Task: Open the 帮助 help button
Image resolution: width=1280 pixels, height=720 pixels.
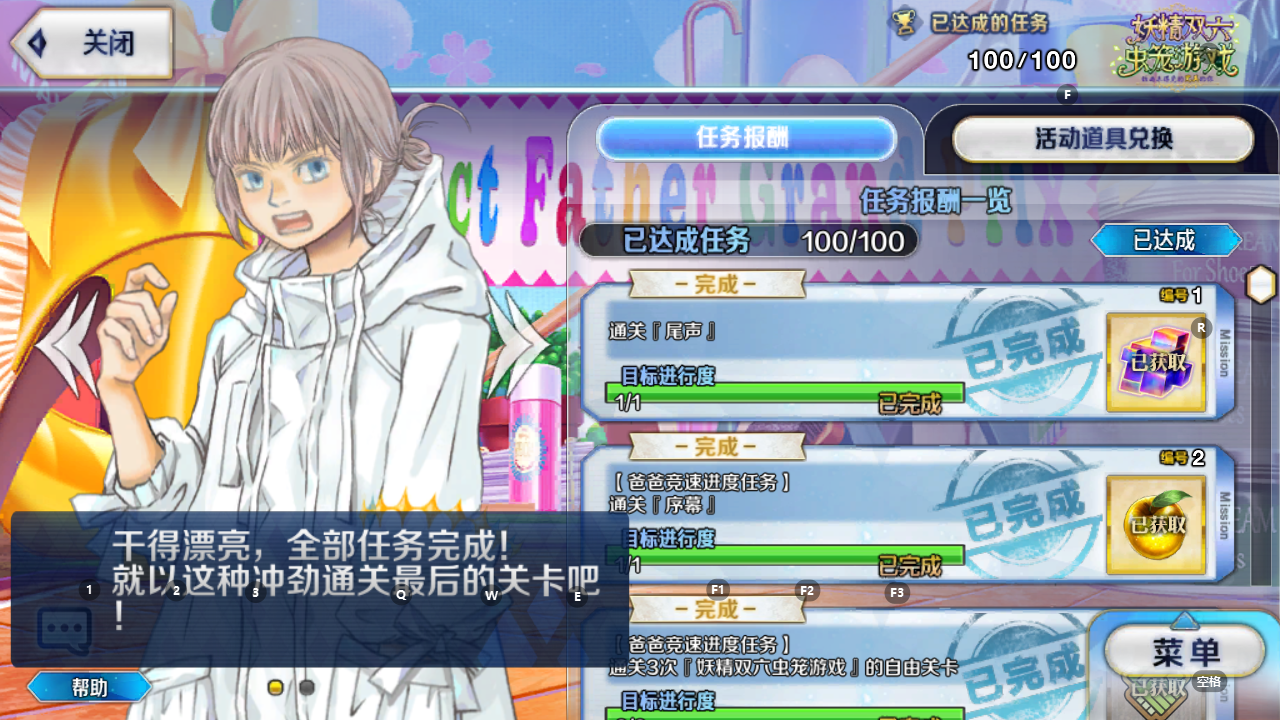Action: coord(88,687)
